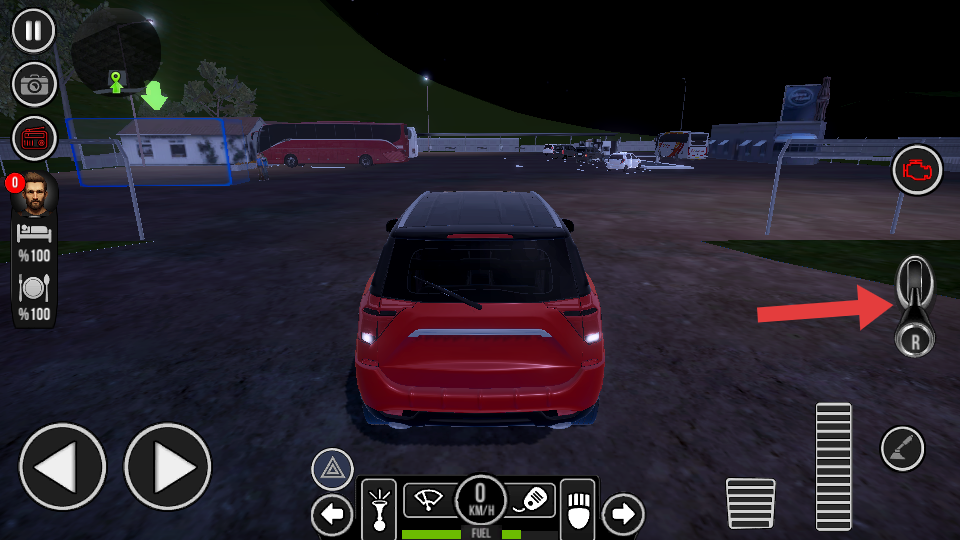The height and width of the screenshot is (540, 960).
Task: Step on the tall gas pedal
Action: coord(833,466)
